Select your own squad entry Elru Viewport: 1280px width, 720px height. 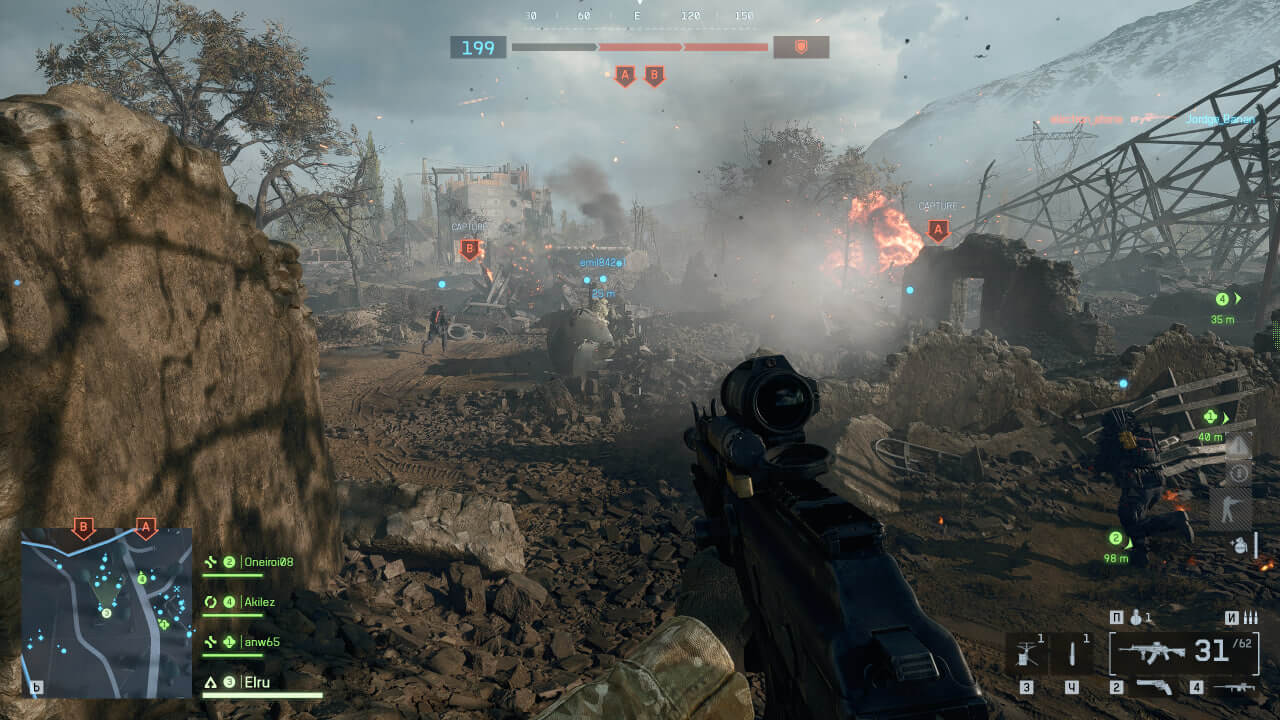coord(257,683)
